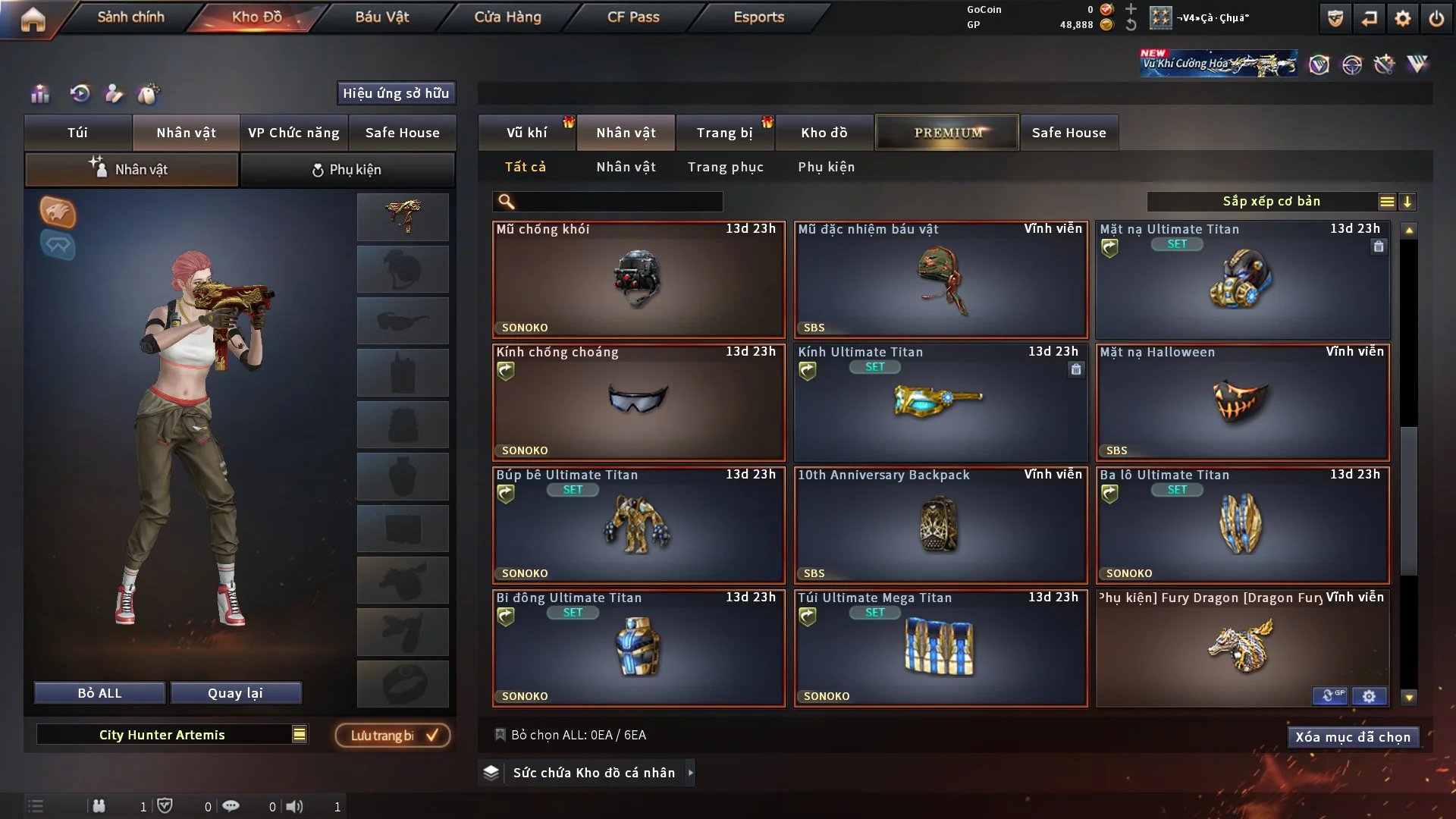Click Xóa mục đã chọn delete button
1456x819 pixels.
tap(1352, 737)
